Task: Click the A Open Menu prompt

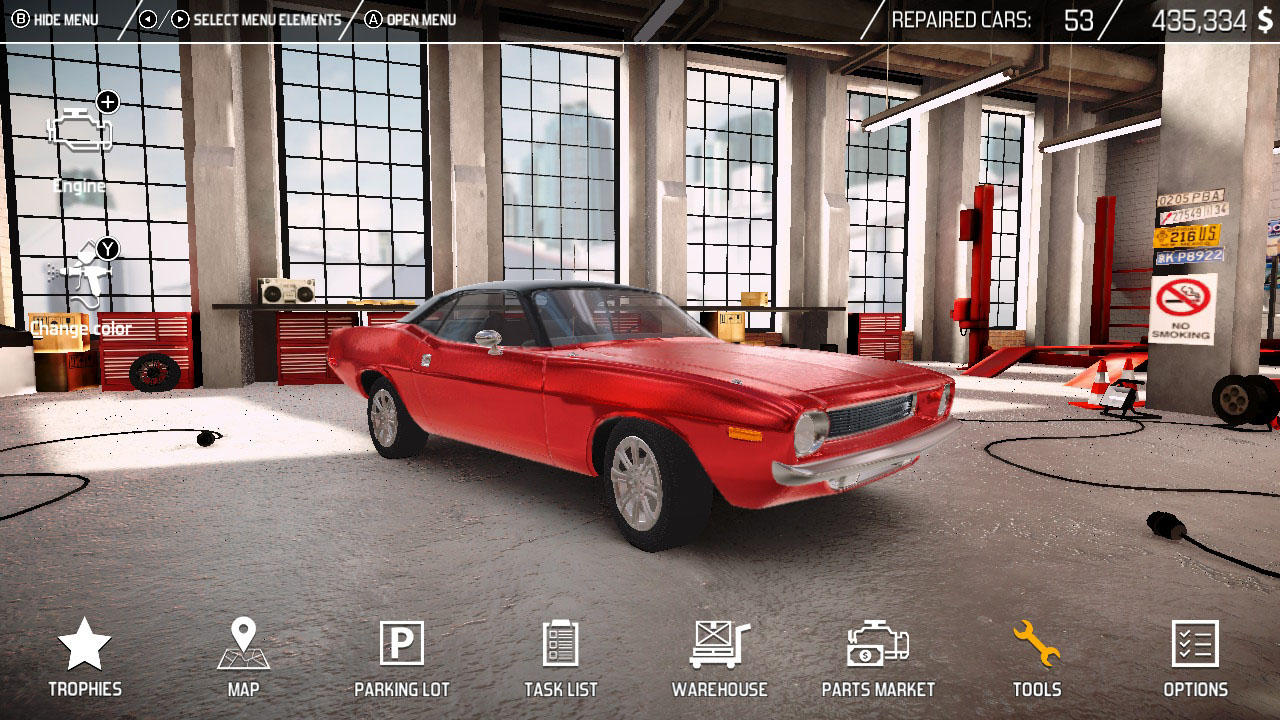Action: (x=410, y=18)
